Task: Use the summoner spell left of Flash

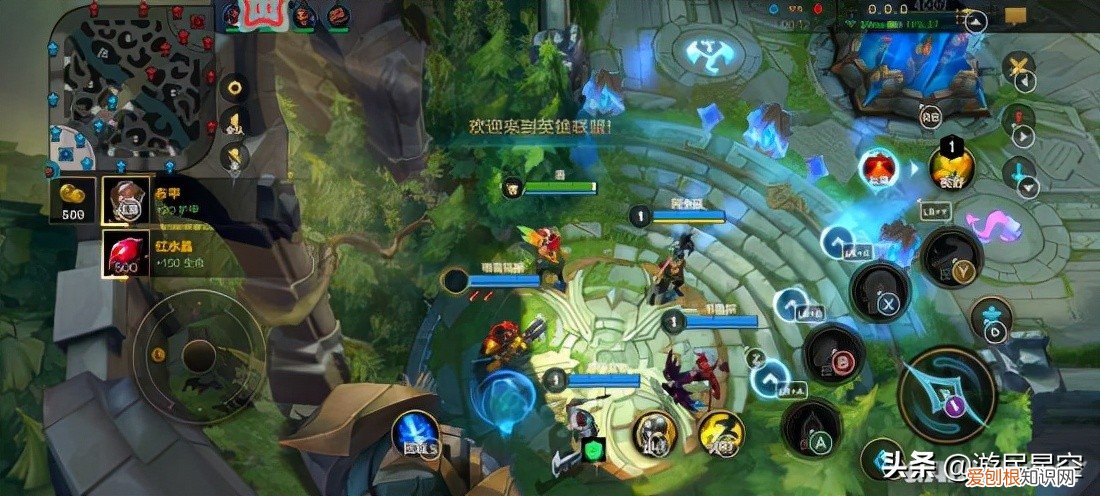Action: pos(655,435)
